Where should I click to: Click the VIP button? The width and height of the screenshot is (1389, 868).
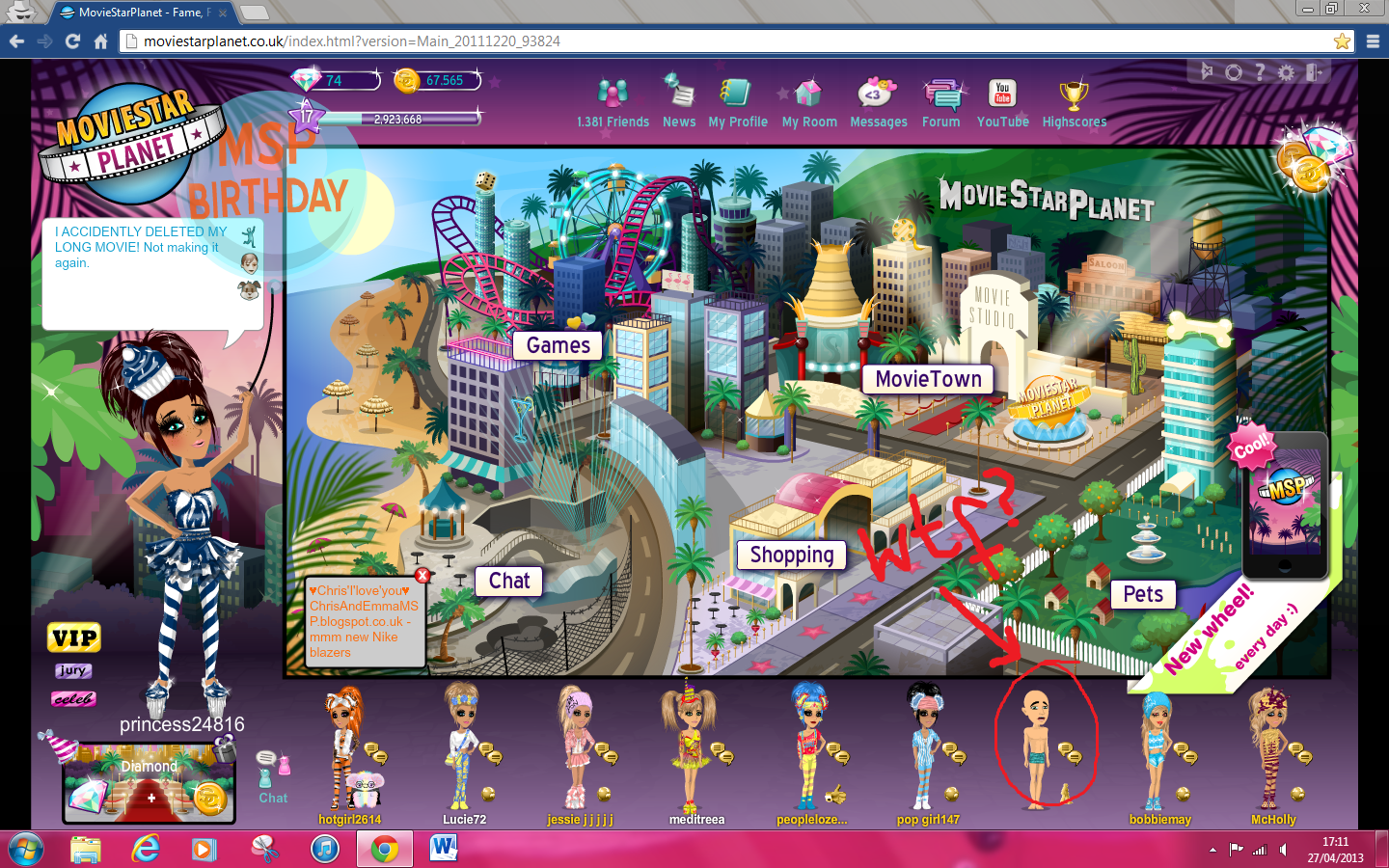[x=73, y=637]
